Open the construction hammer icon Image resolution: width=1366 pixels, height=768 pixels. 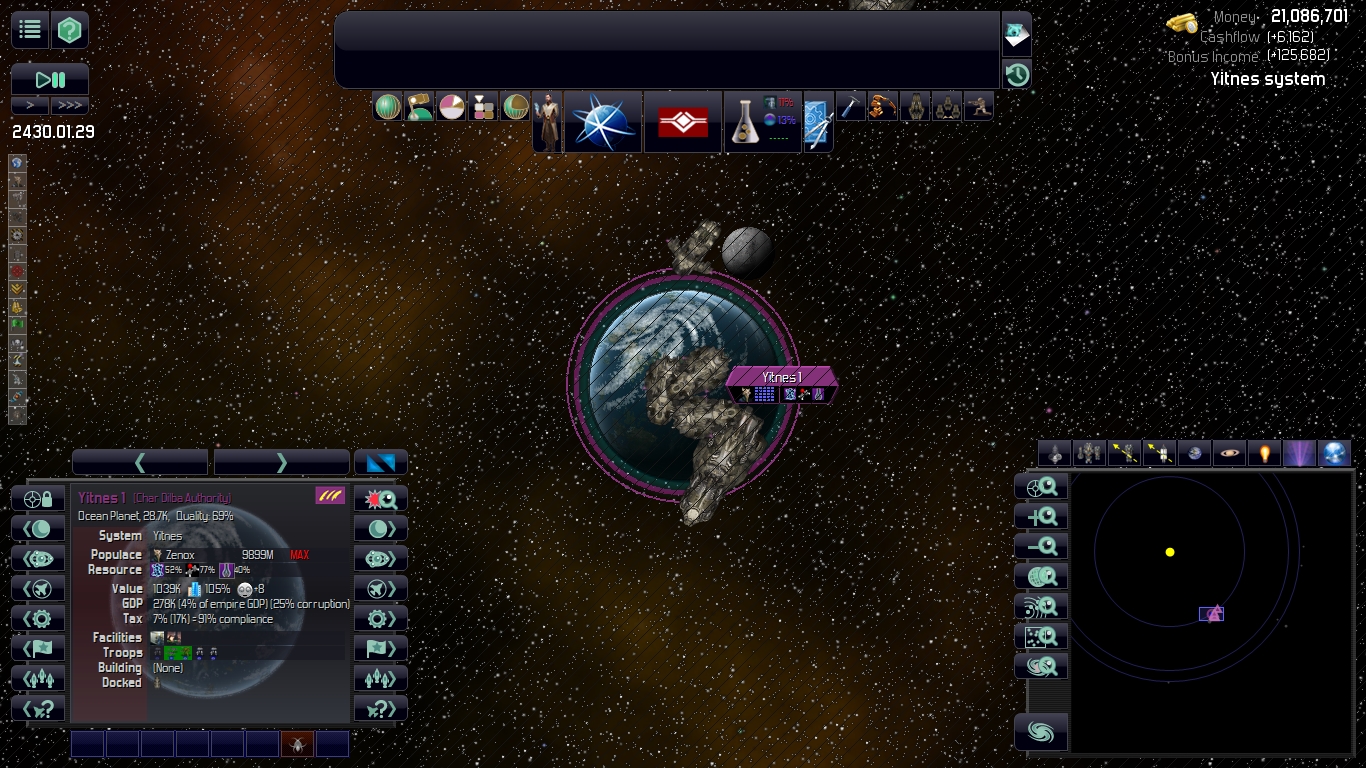[850, 106]
